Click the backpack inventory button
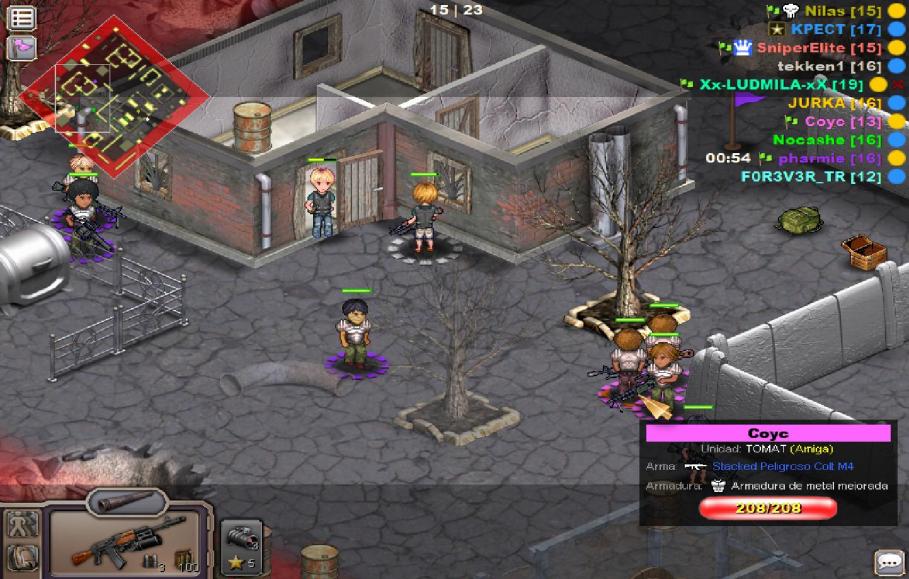The height and width of the screenshot is (579, 909). pos(22,557)
